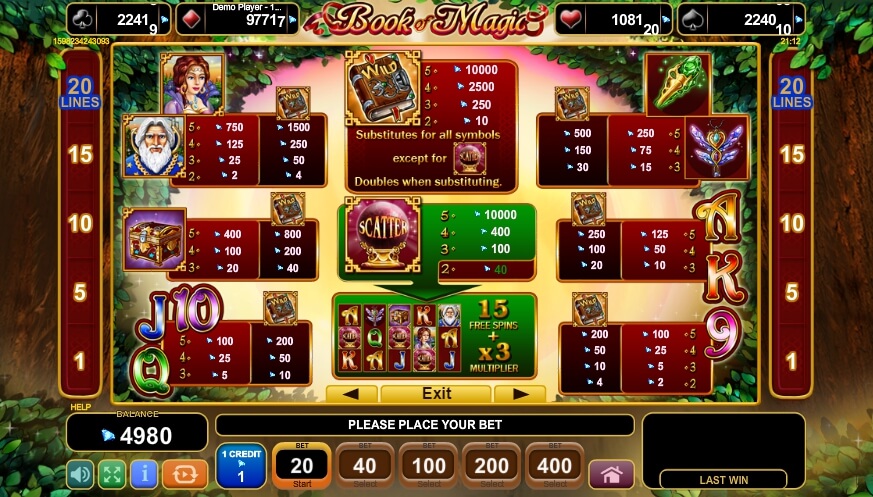Select the 40 bet amount
The image size is (873, 497).
pos(364,466)
